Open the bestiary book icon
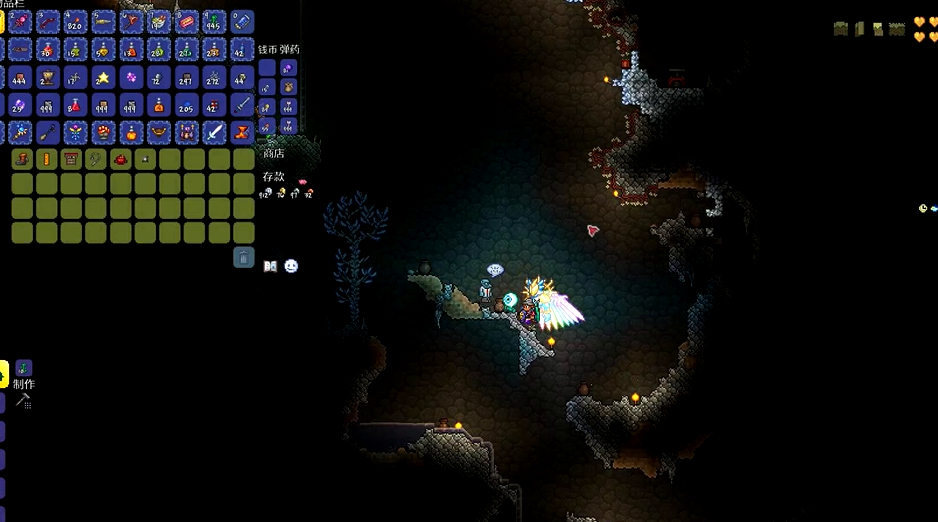This screenshot has height=522, width=938. [x=270, y=266]
